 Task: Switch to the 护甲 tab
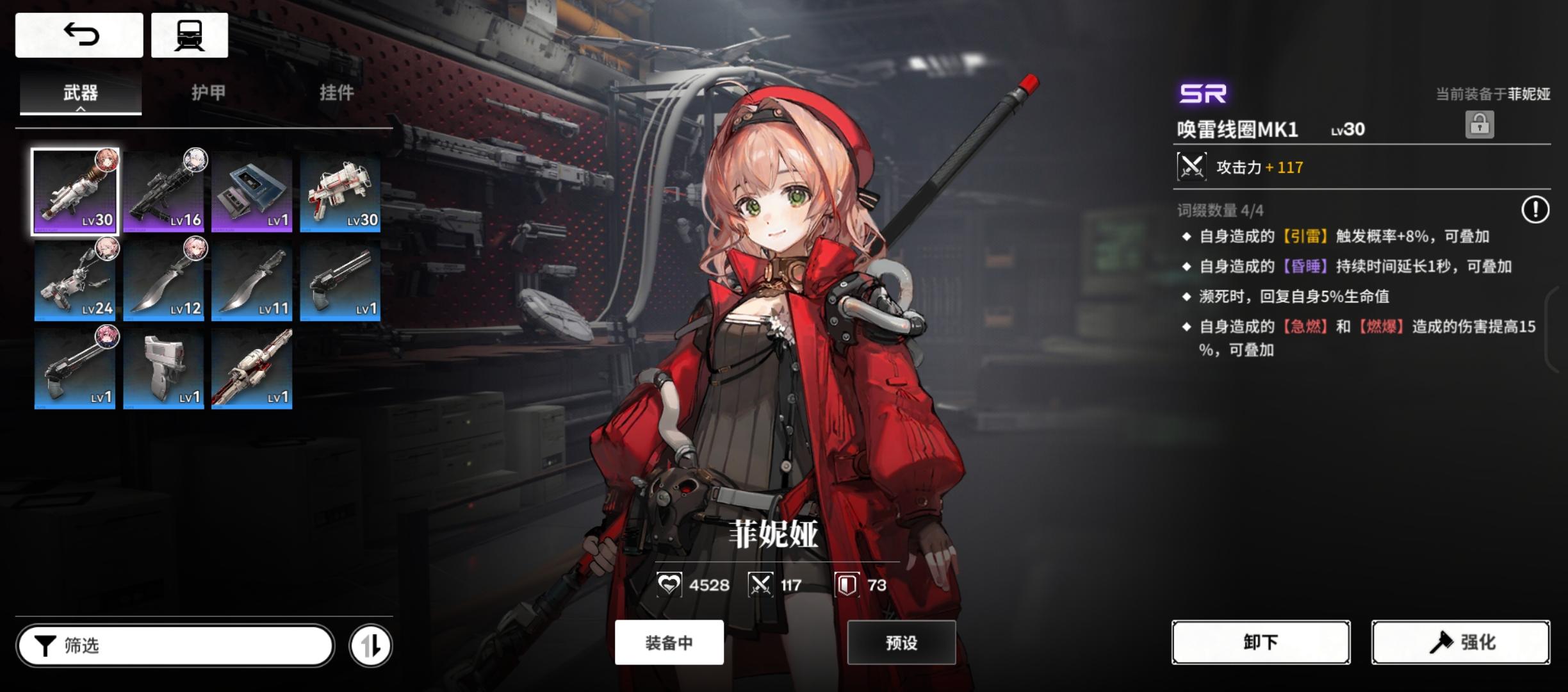pos(209,92)
